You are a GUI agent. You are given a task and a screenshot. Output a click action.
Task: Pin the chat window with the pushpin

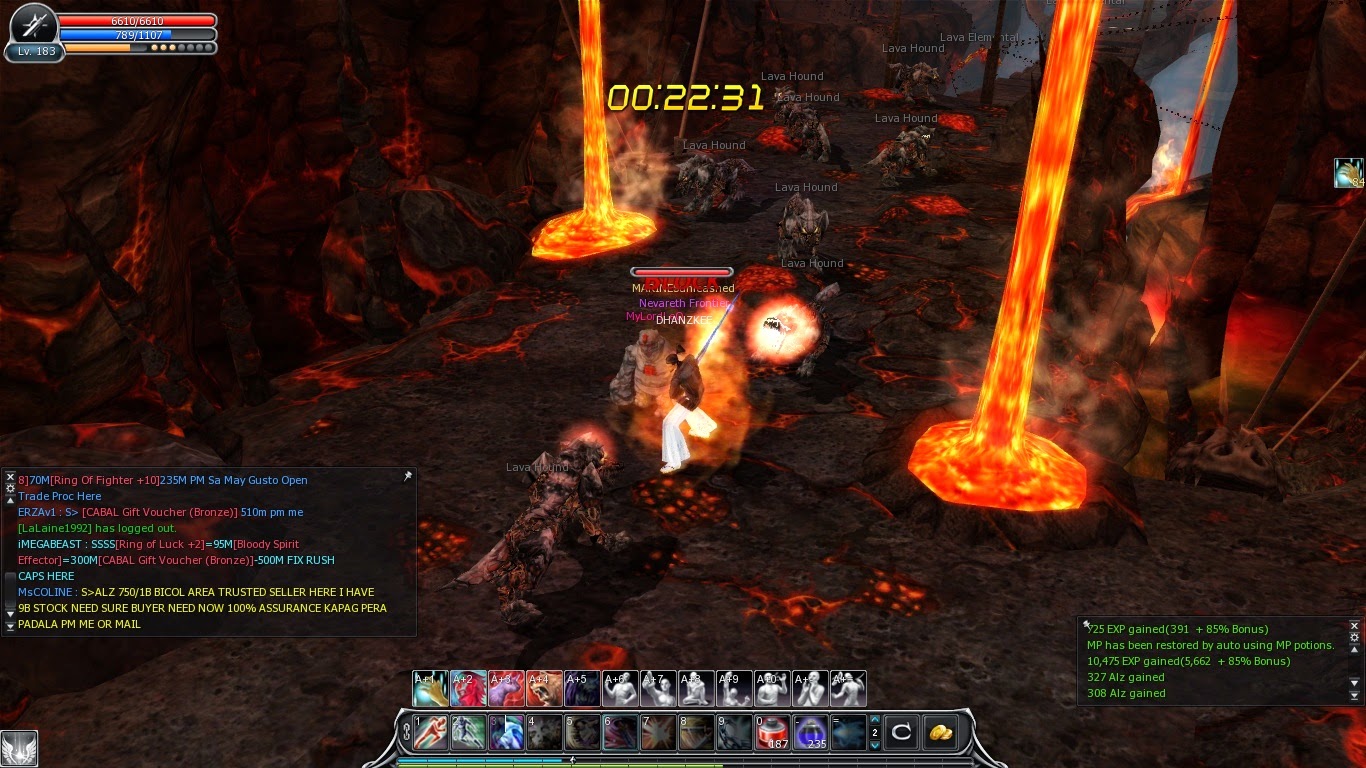[x=407, y=477]
